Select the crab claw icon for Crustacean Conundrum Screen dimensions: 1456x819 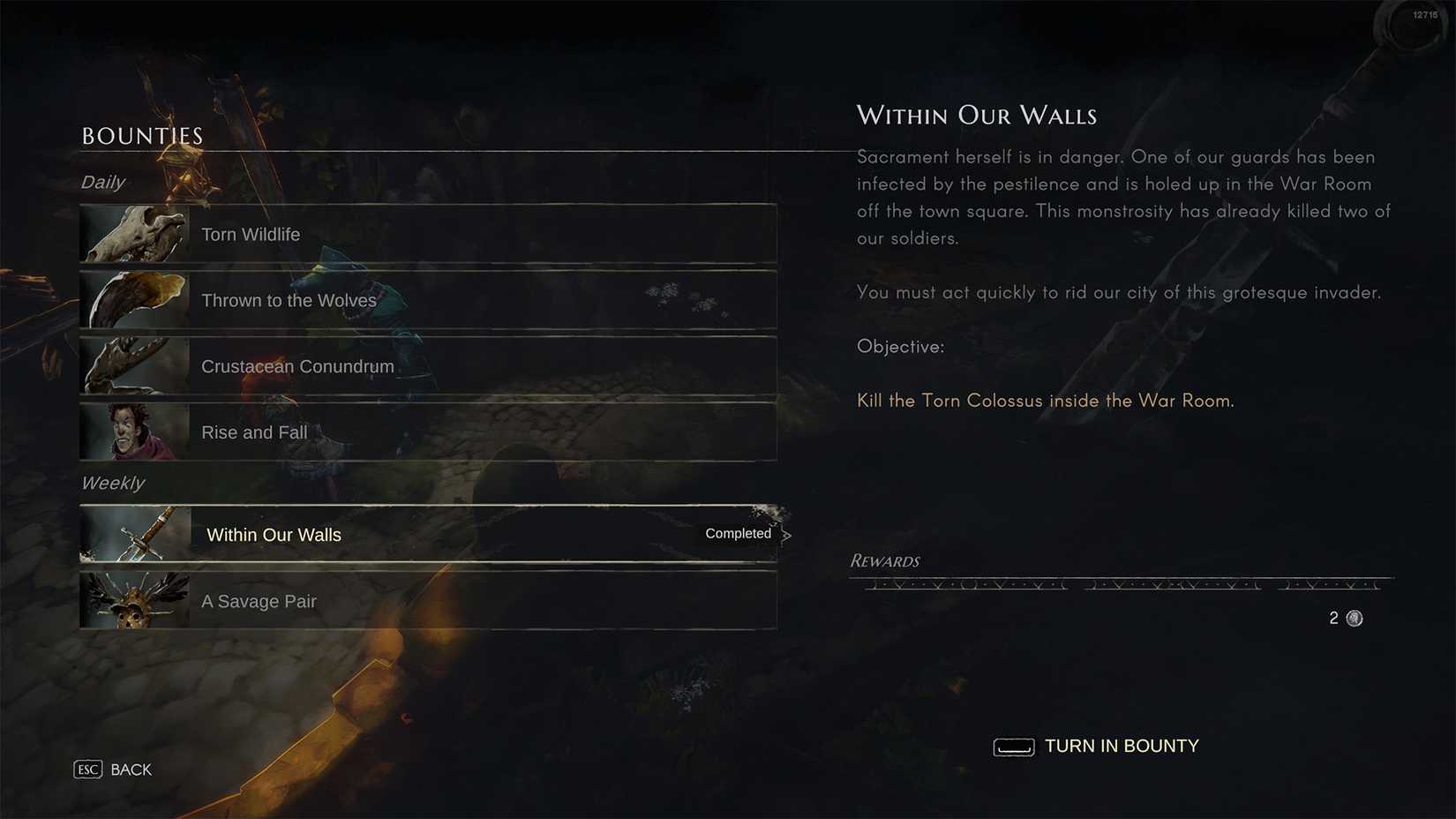(x=134, y=365)
